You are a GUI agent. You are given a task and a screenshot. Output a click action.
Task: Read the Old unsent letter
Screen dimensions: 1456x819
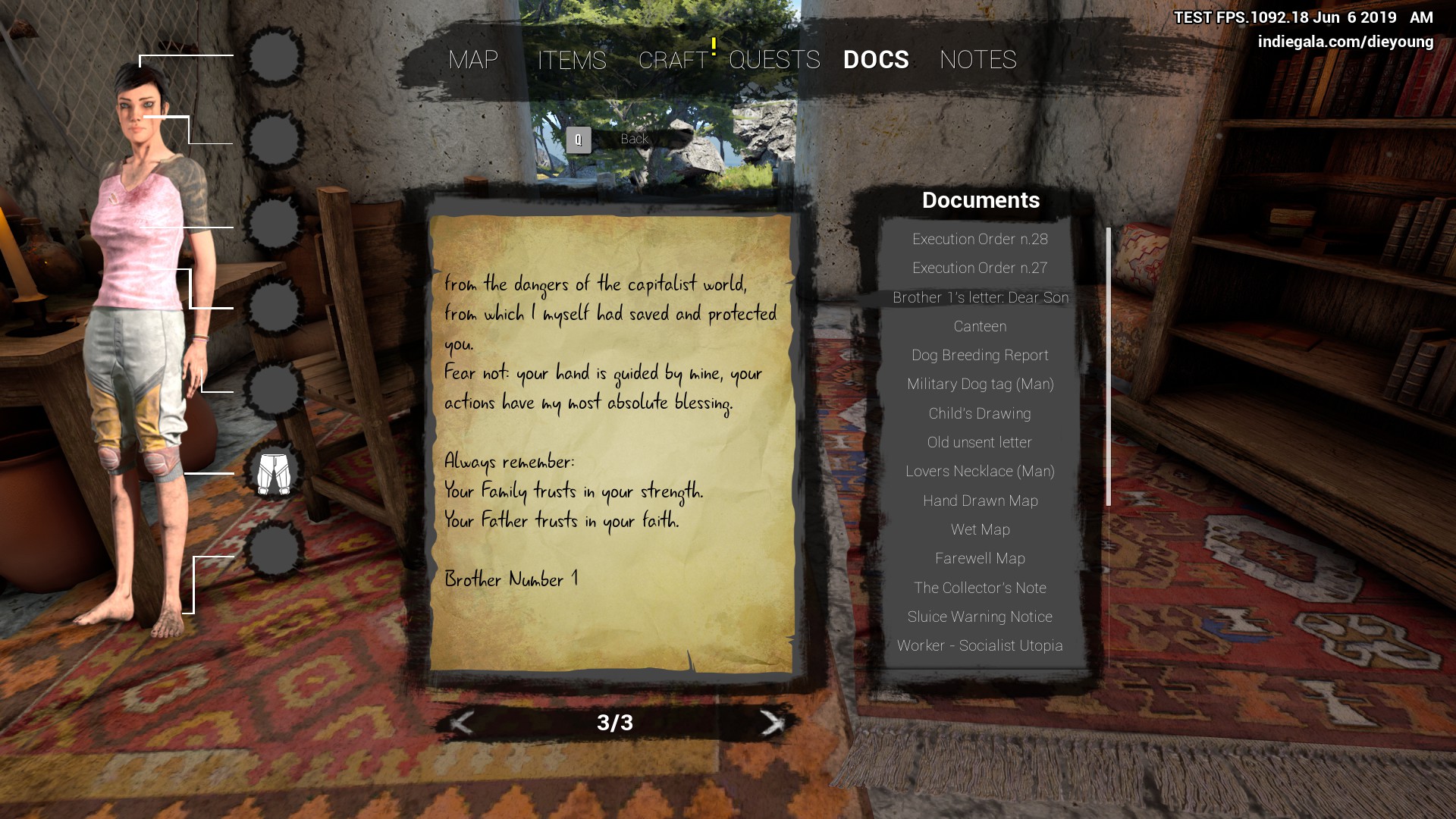coord(980,443)
